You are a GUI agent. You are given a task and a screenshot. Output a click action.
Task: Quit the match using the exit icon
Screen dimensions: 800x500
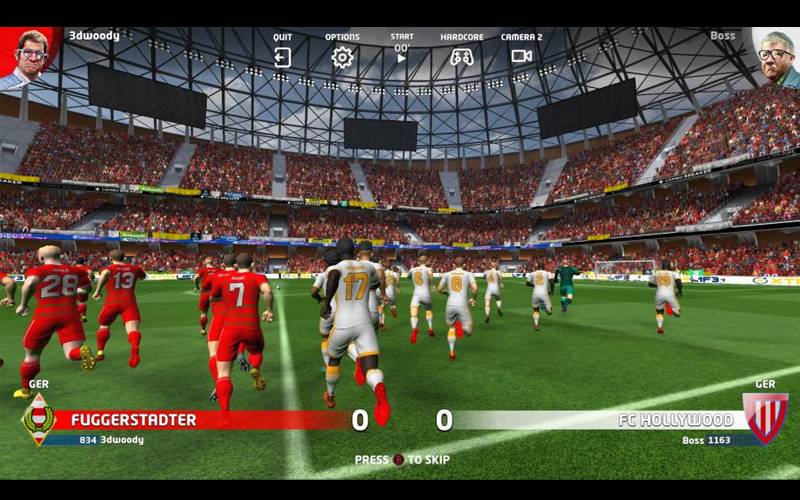click(282, 57)
